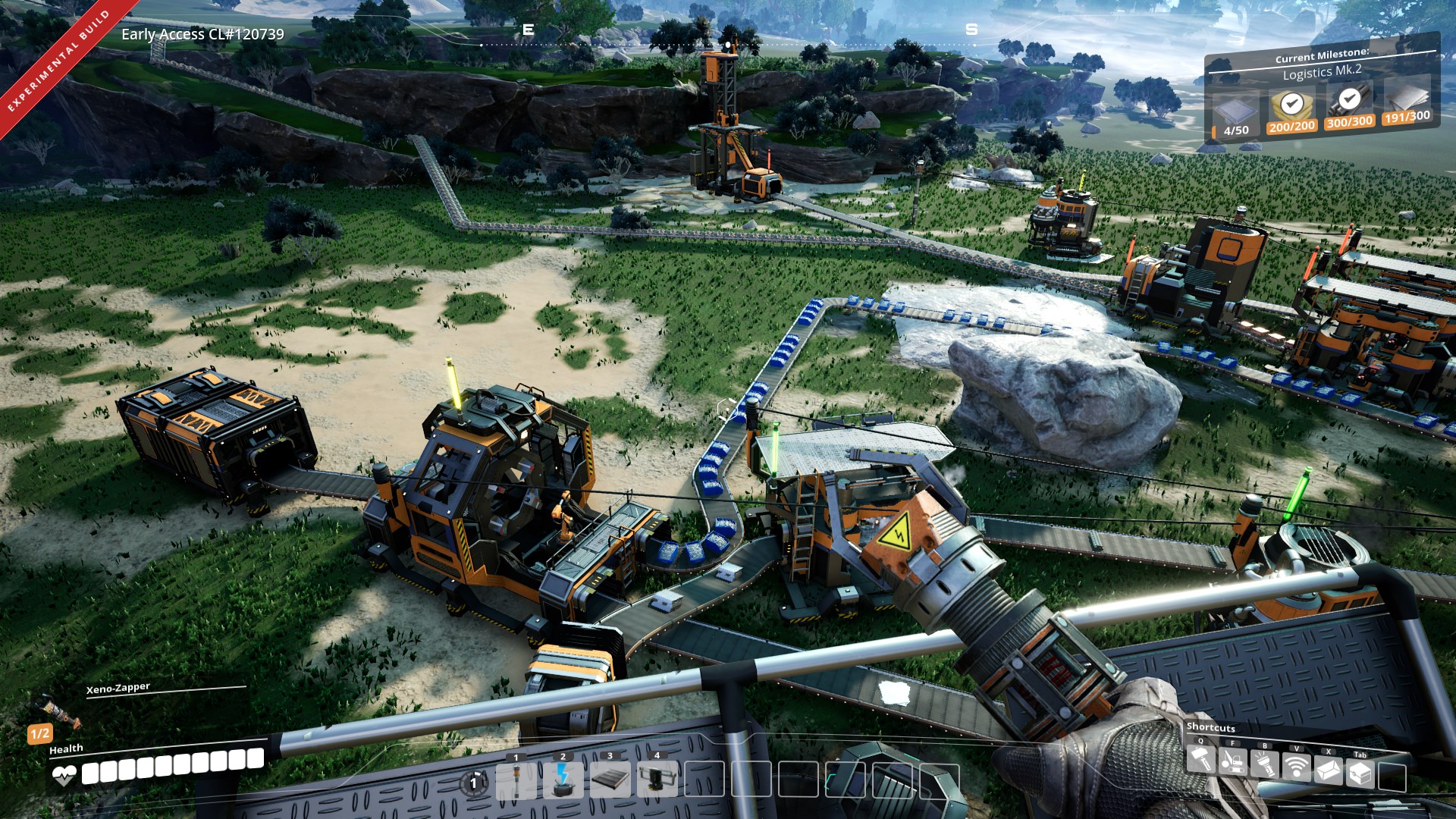Activate the scanner signal-wave shortcut
The height and width of the screenshot is (819, 1456).
1297,767
